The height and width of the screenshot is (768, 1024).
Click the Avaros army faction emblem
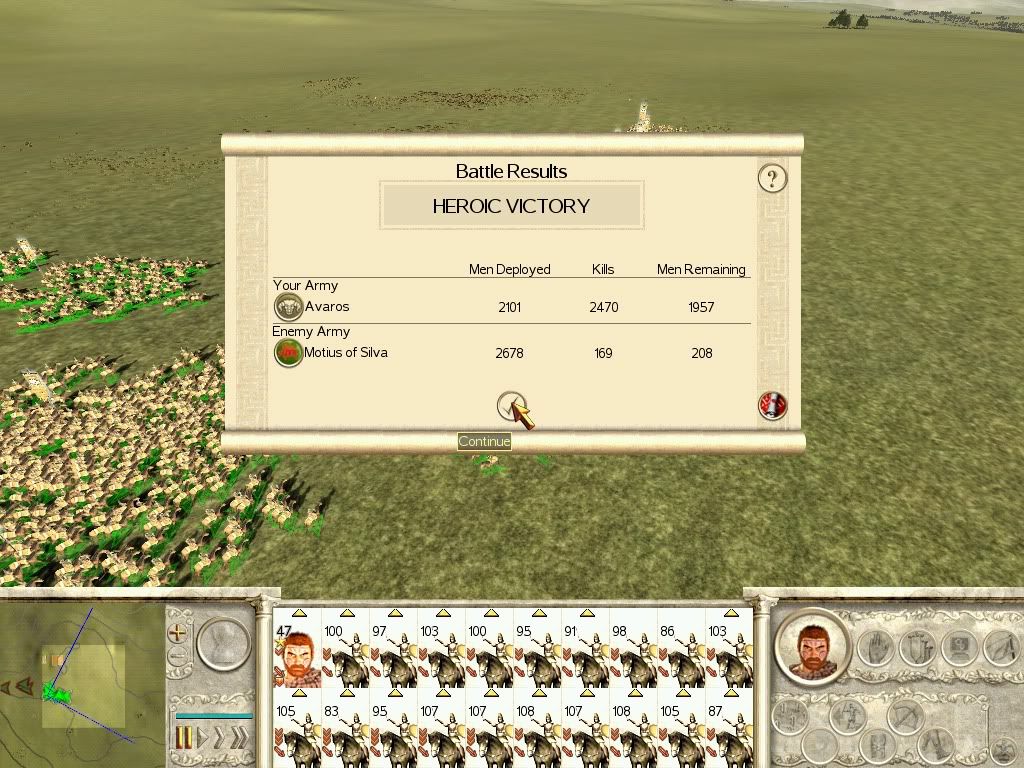288,307
